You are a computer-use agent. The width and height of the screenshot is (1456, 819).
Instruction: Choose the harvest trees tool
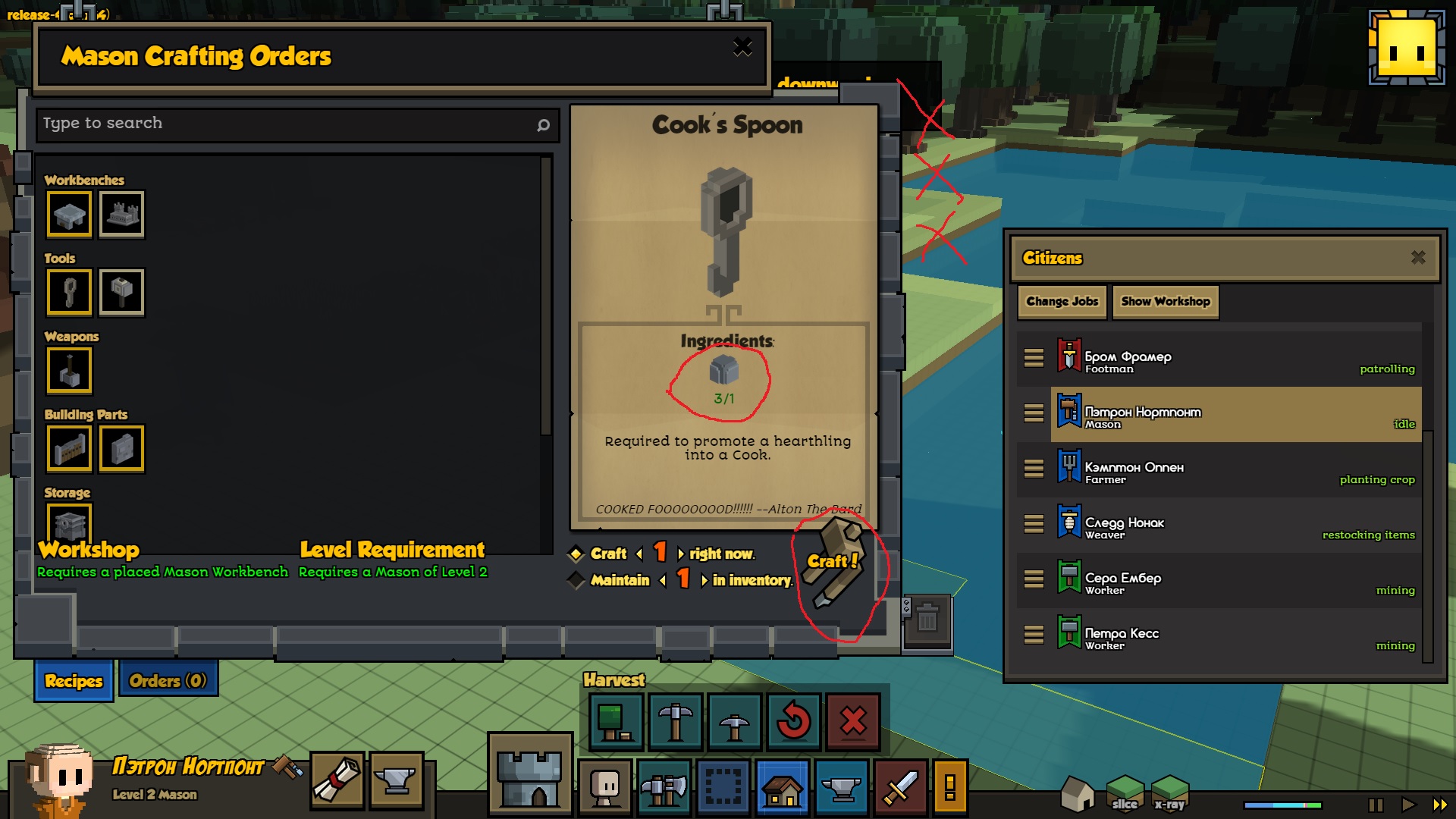(615, 721)
